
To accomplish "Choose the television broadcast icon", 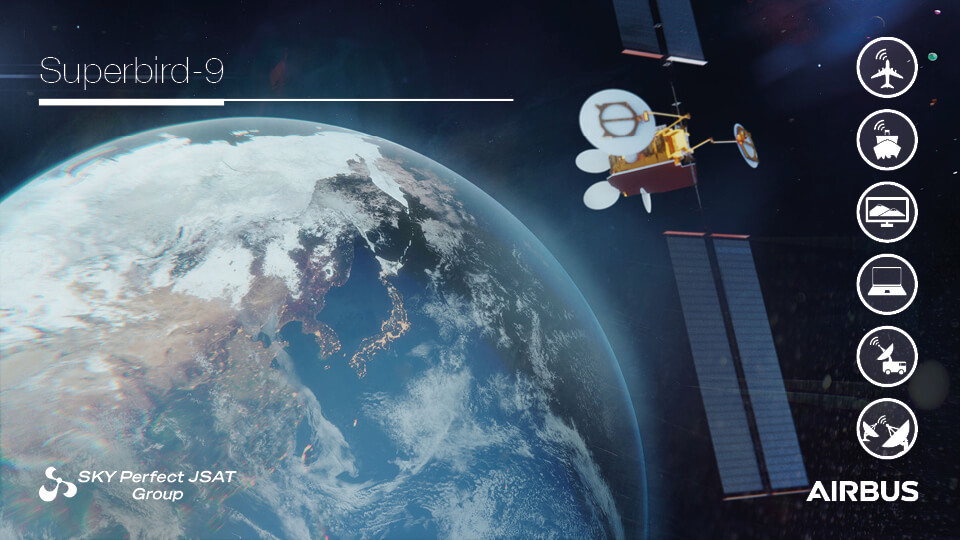I will (887, 212).
